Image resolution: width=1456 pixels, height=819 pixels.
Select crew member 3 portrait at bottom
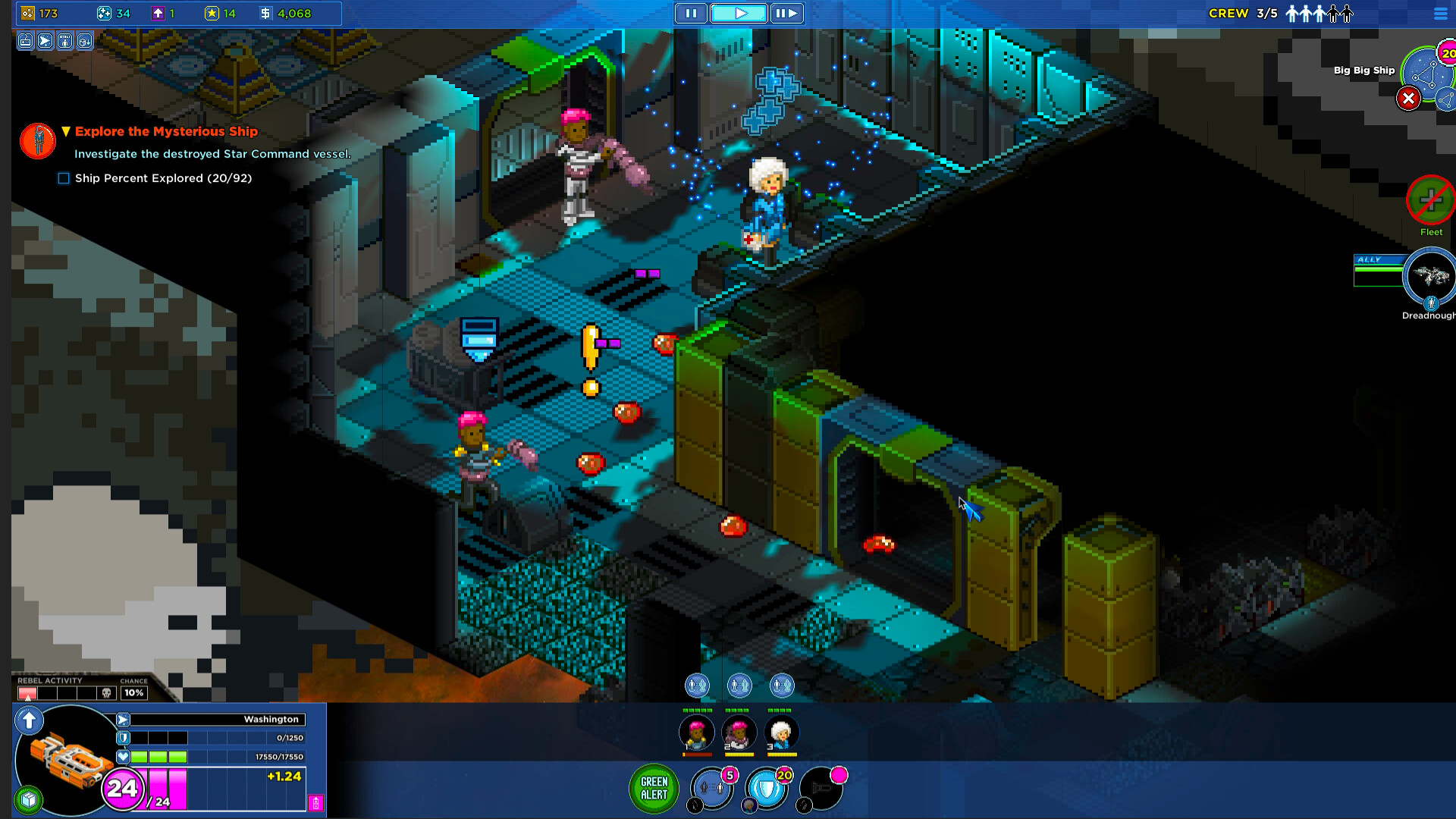[783, 733]
